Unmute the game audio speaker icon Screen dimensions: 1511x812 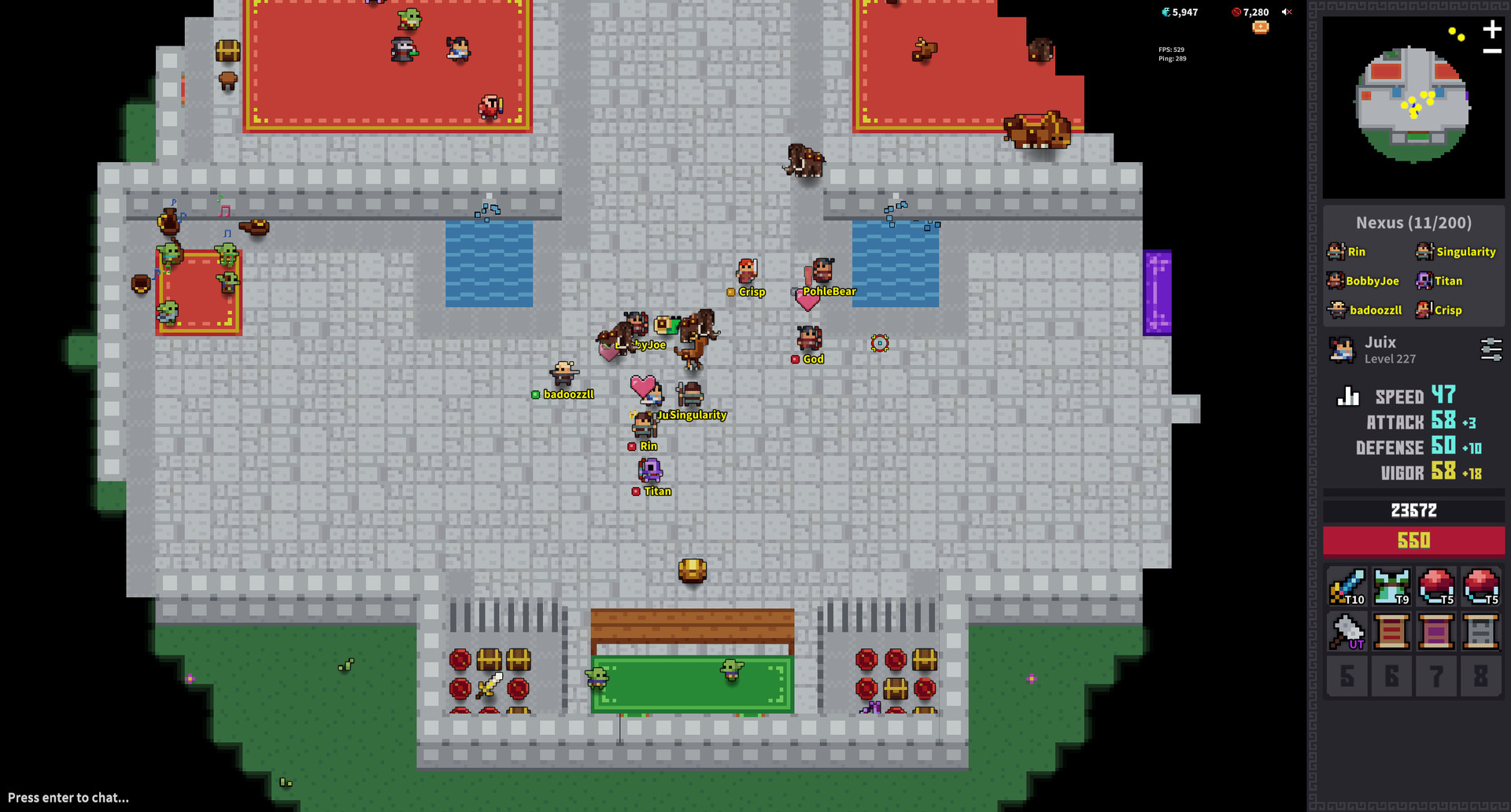(x=1287, y=12)
